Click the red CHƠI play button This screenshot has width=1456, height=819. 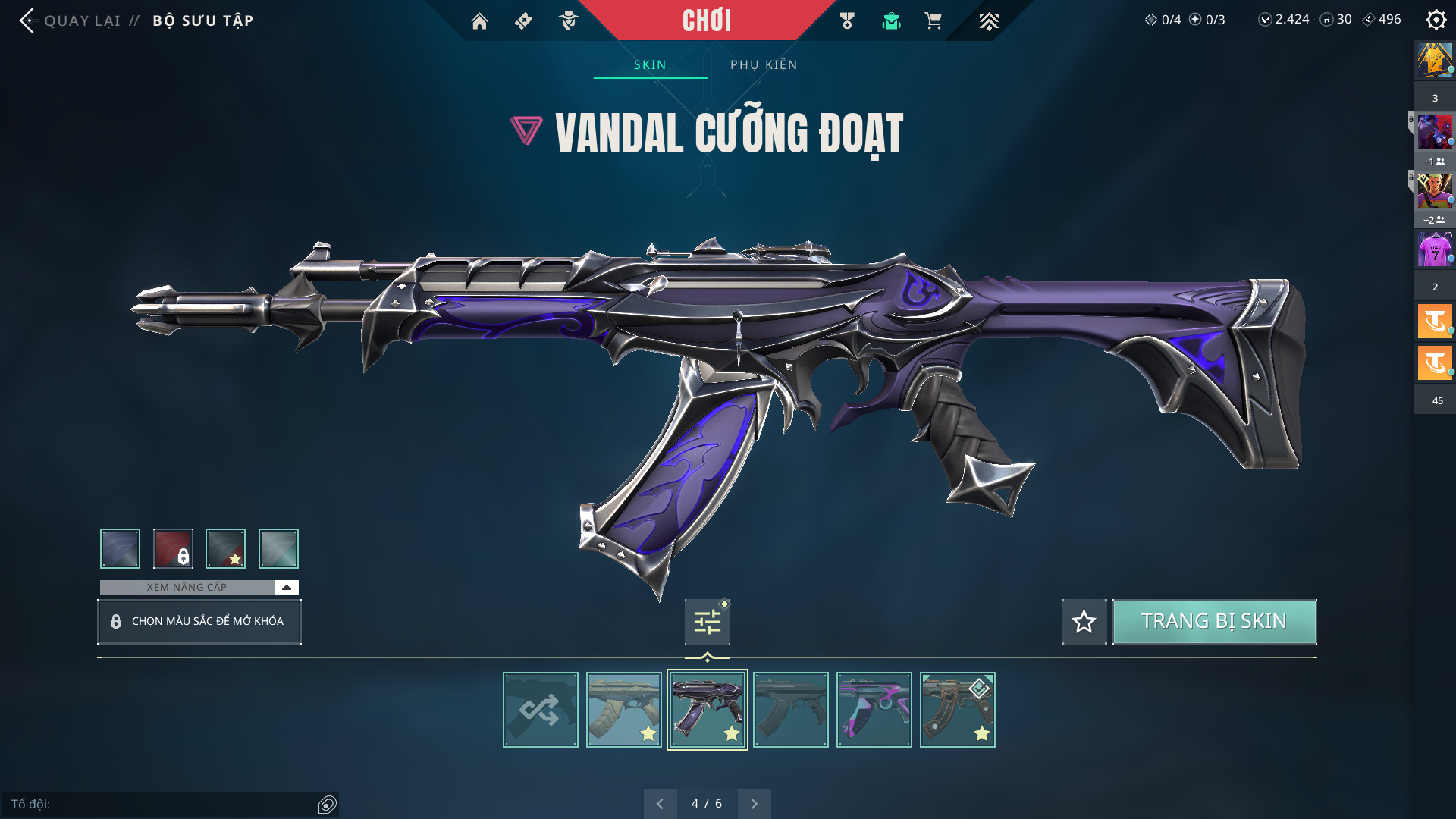tap(706, 20)
